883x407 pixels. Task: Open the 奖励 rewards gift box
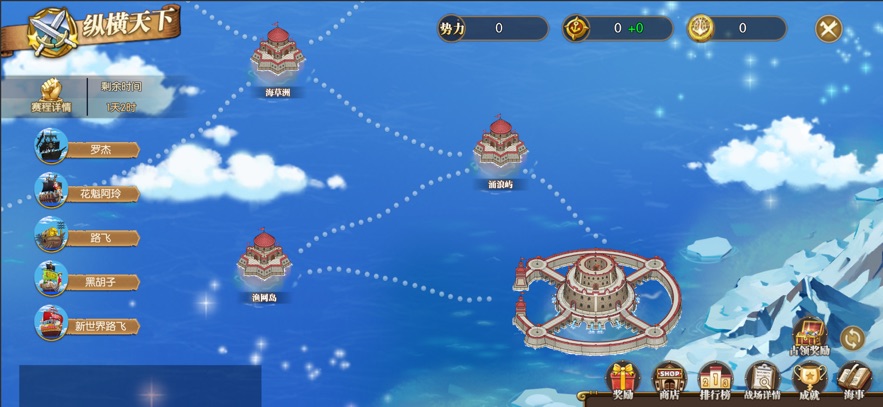click(623, 381)
